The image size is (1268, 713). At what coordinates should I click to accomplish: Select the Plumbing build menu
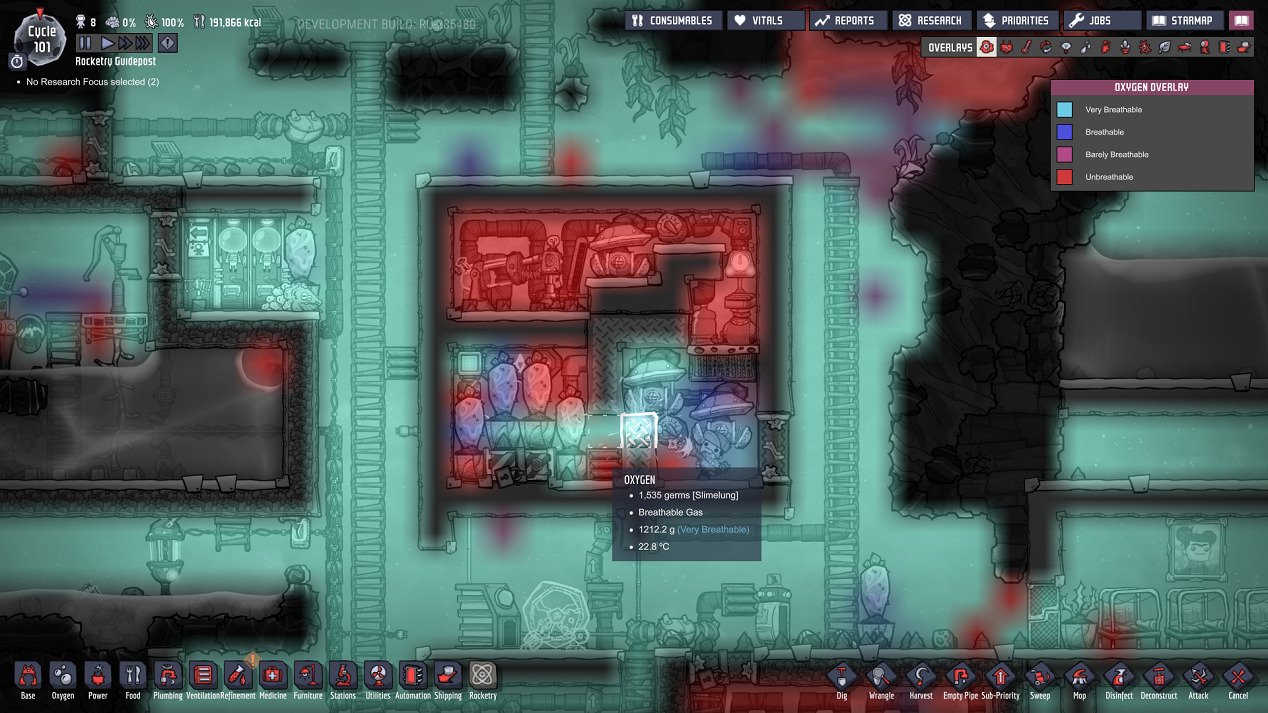[167, 676]
